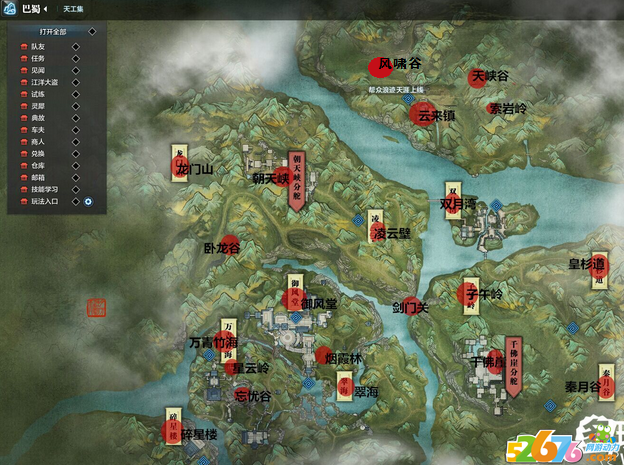Image resolution: width=624 pixels, height=465 pixels.
Task: Choose the 千佛崖分舵 red banner
Action: point(513,365)
